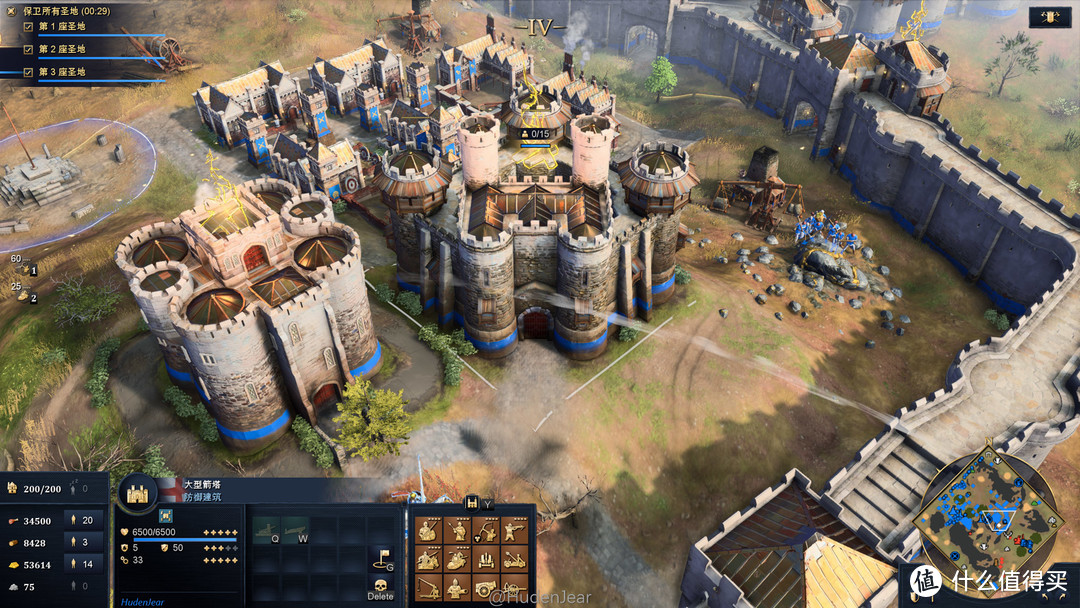Select the 第 2 座圣地 objective entry

61,48
